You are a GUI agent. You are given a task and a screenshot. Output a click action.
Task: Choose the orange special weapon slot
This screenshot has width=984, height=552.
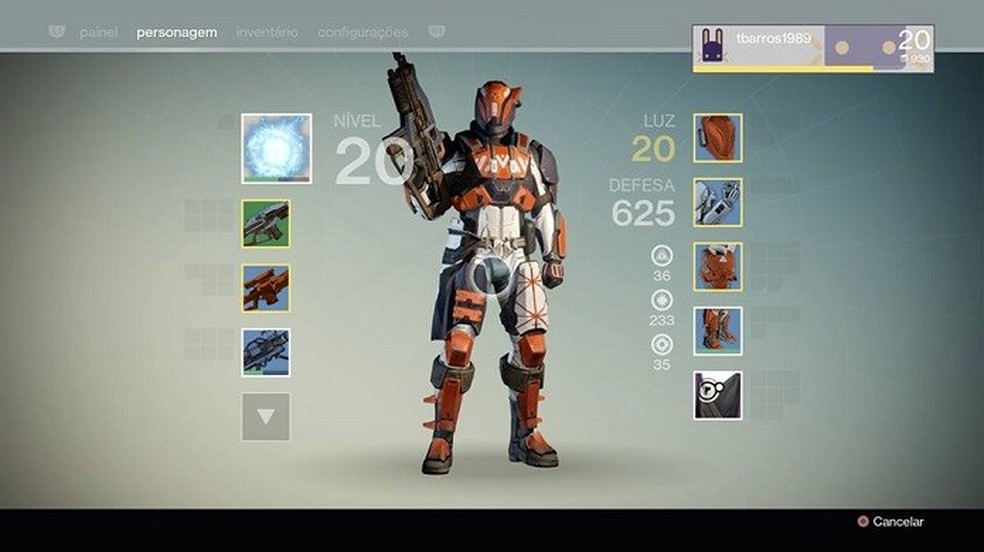click(266, 288)
